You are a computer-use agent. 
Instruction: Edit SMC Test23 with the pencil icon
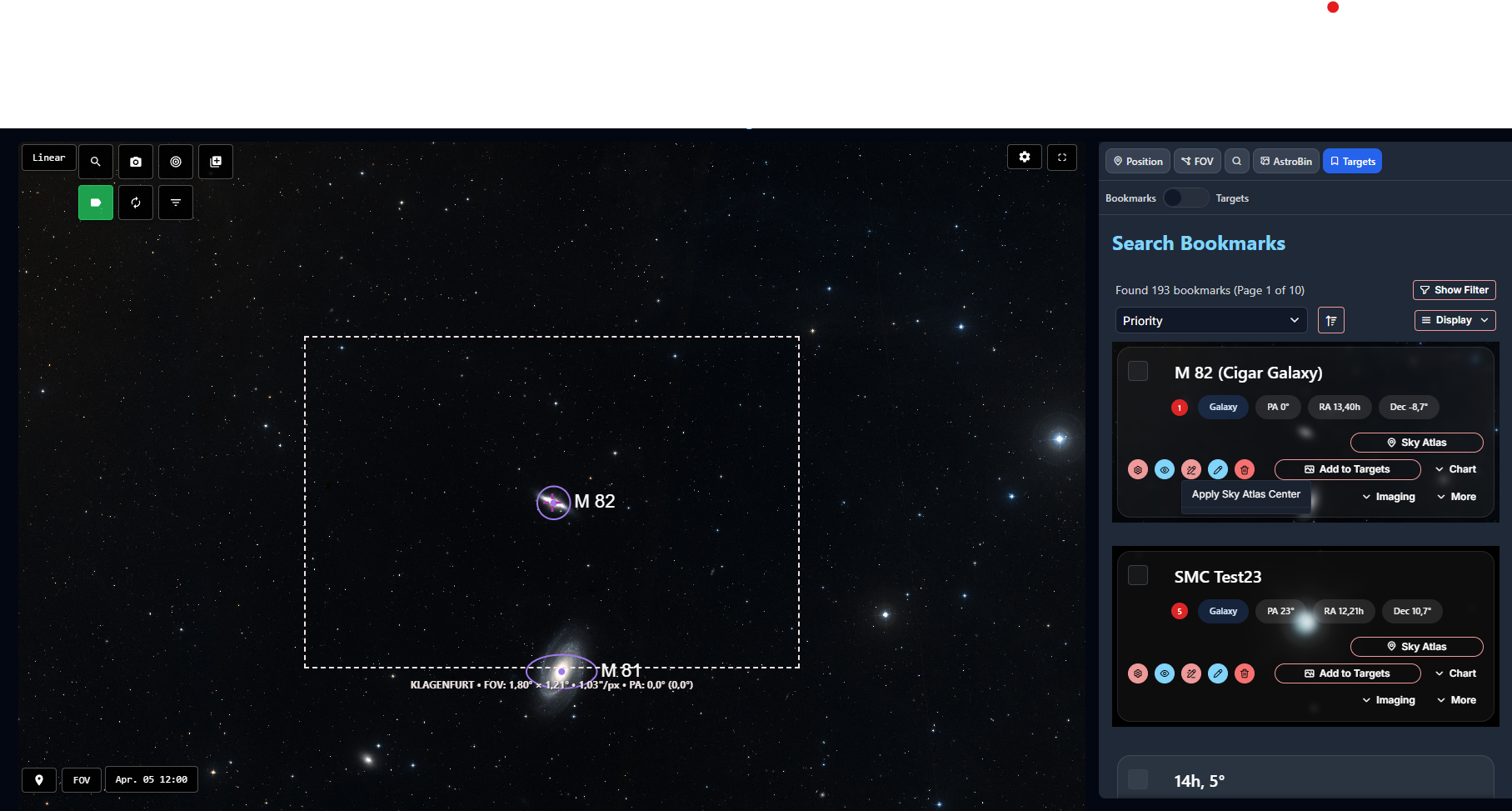(1218, 673)
